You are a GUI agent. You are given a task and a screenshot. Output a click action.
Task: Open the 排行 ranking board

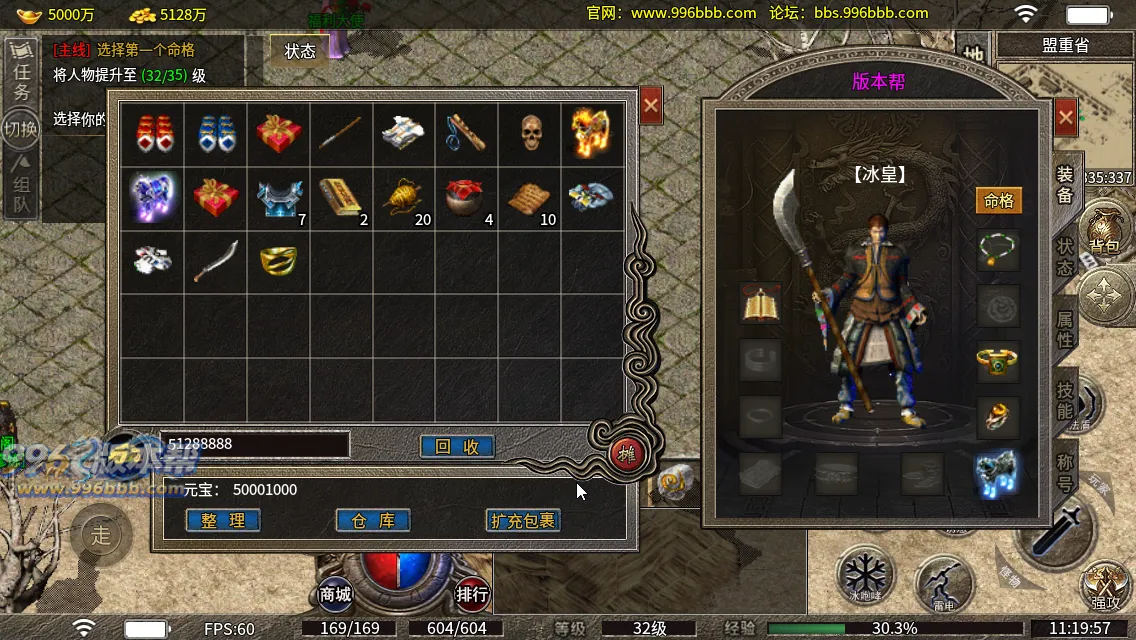click(472, 594)
